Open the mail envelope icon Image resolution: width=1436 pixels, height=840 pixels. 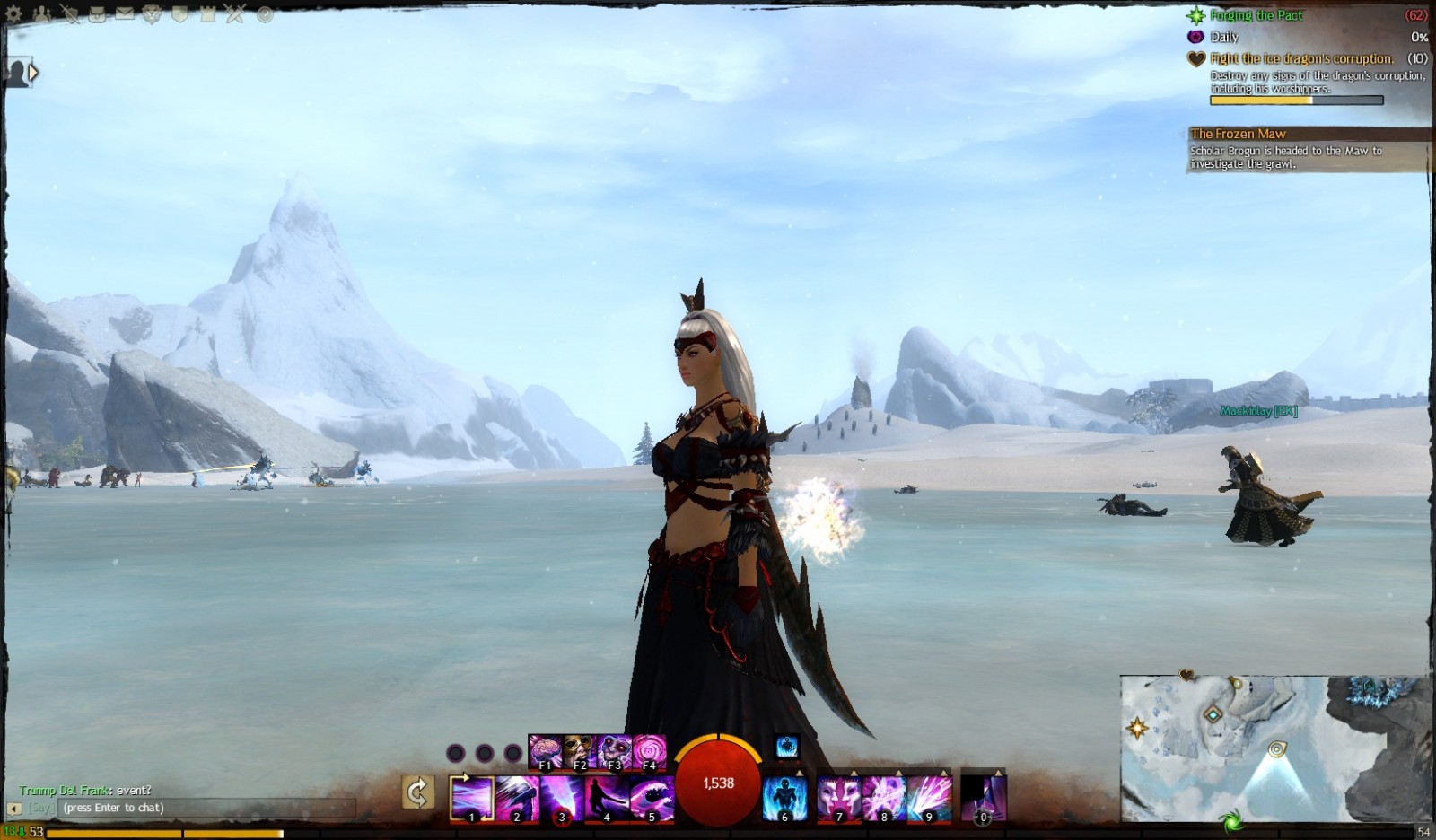(124, 14)
